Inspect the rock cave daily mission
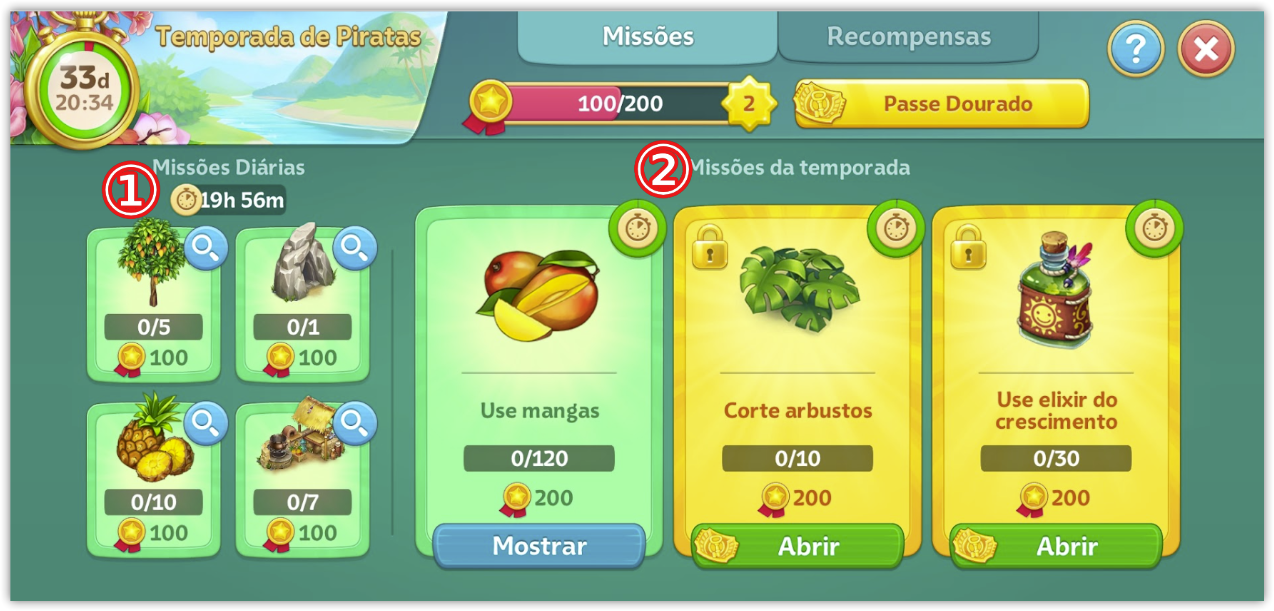Image resolution: width=1274 pixels, height=611 pixels. tap(354, 249)
